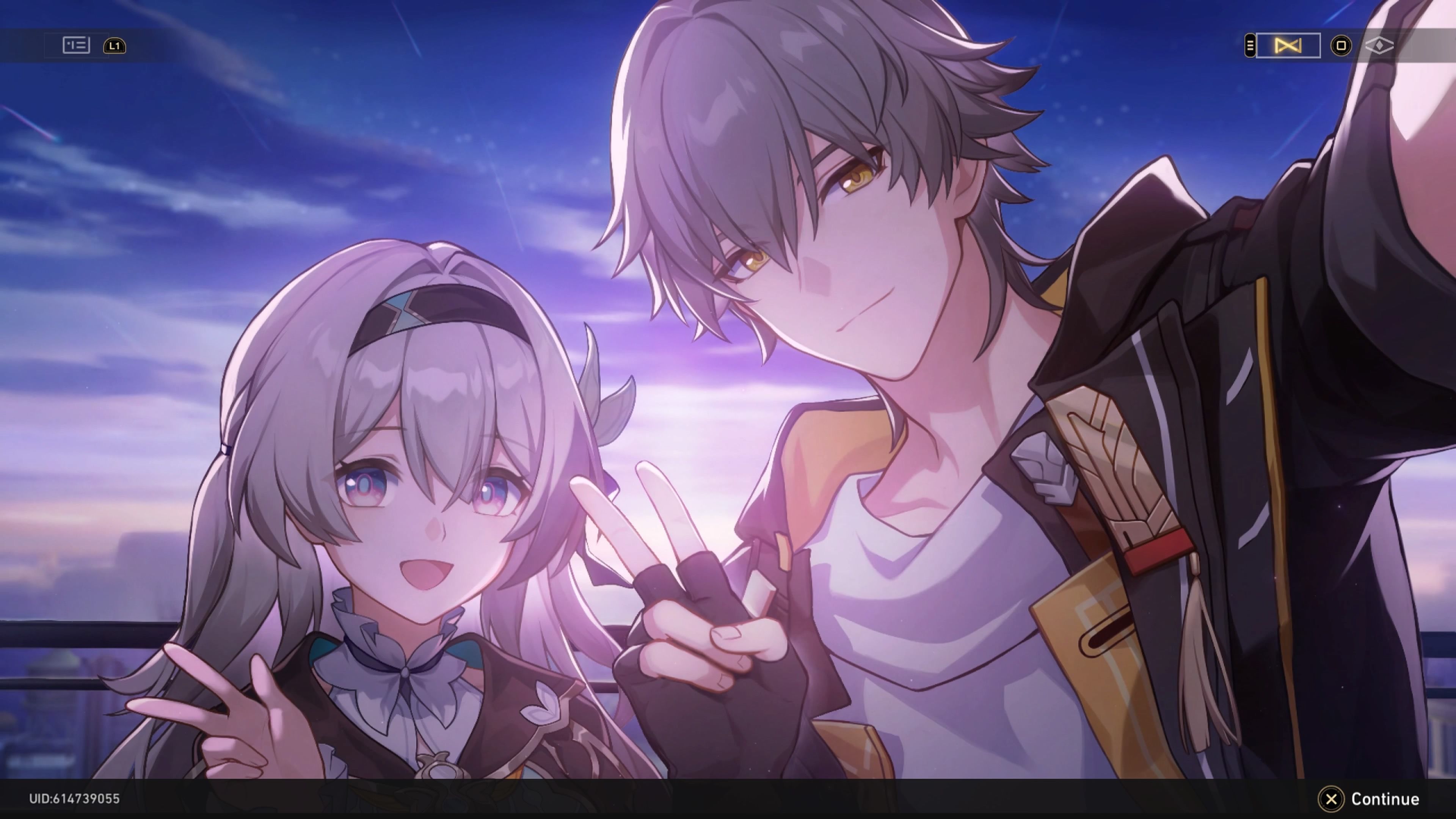Open the dialogue history log
The image size is (1456, 819).
click(x=76, y=46)
